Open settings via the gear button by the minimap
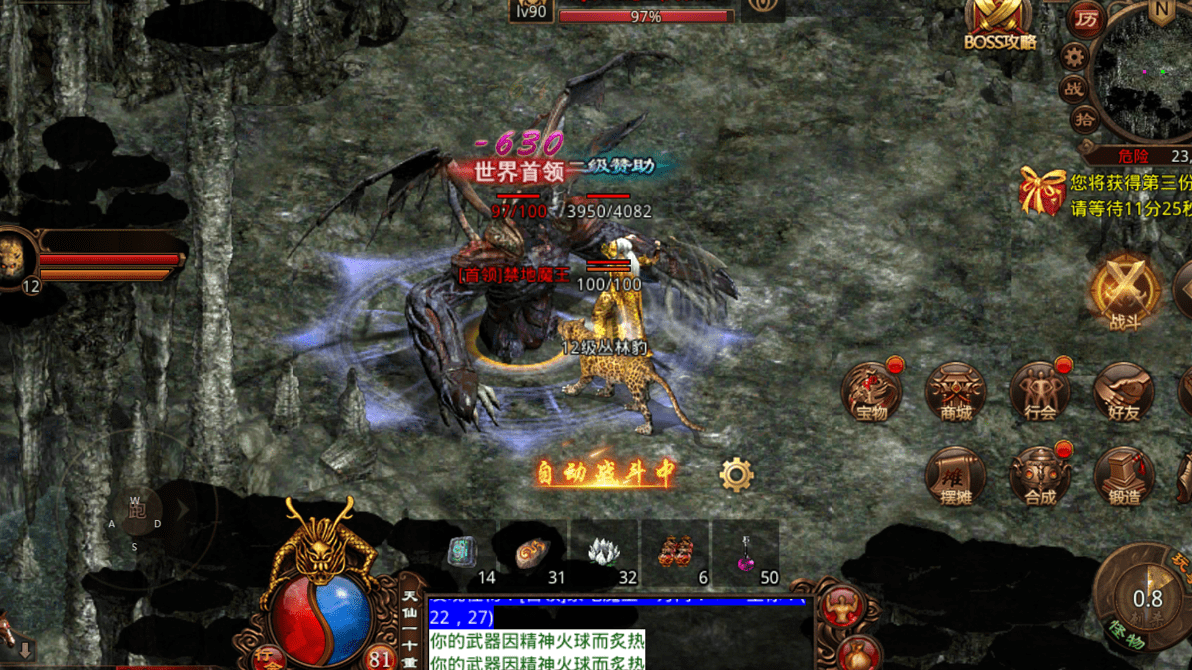The width and height of the screenshot is (1192, 670). (x=1074, y=56)
